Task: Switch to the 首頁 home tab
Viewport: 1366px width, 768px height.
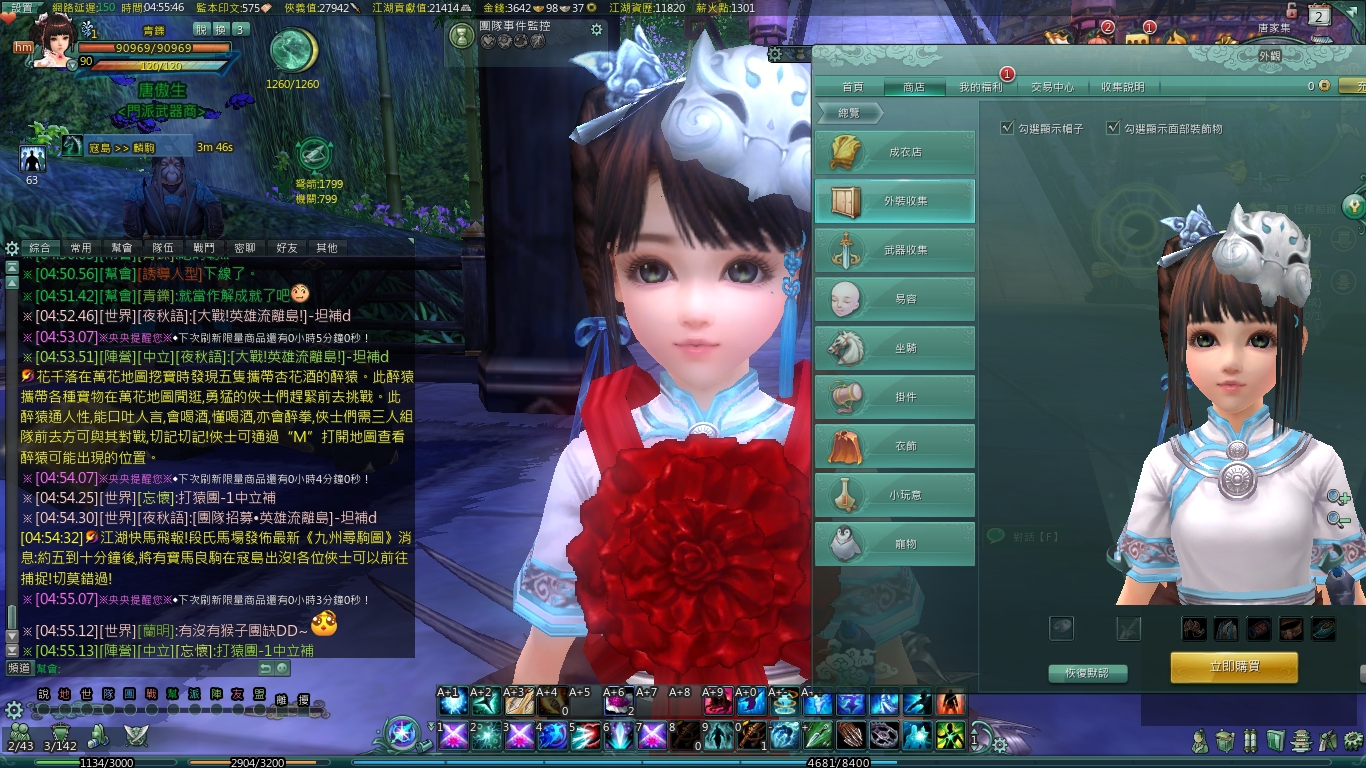Action: point(852,87)
